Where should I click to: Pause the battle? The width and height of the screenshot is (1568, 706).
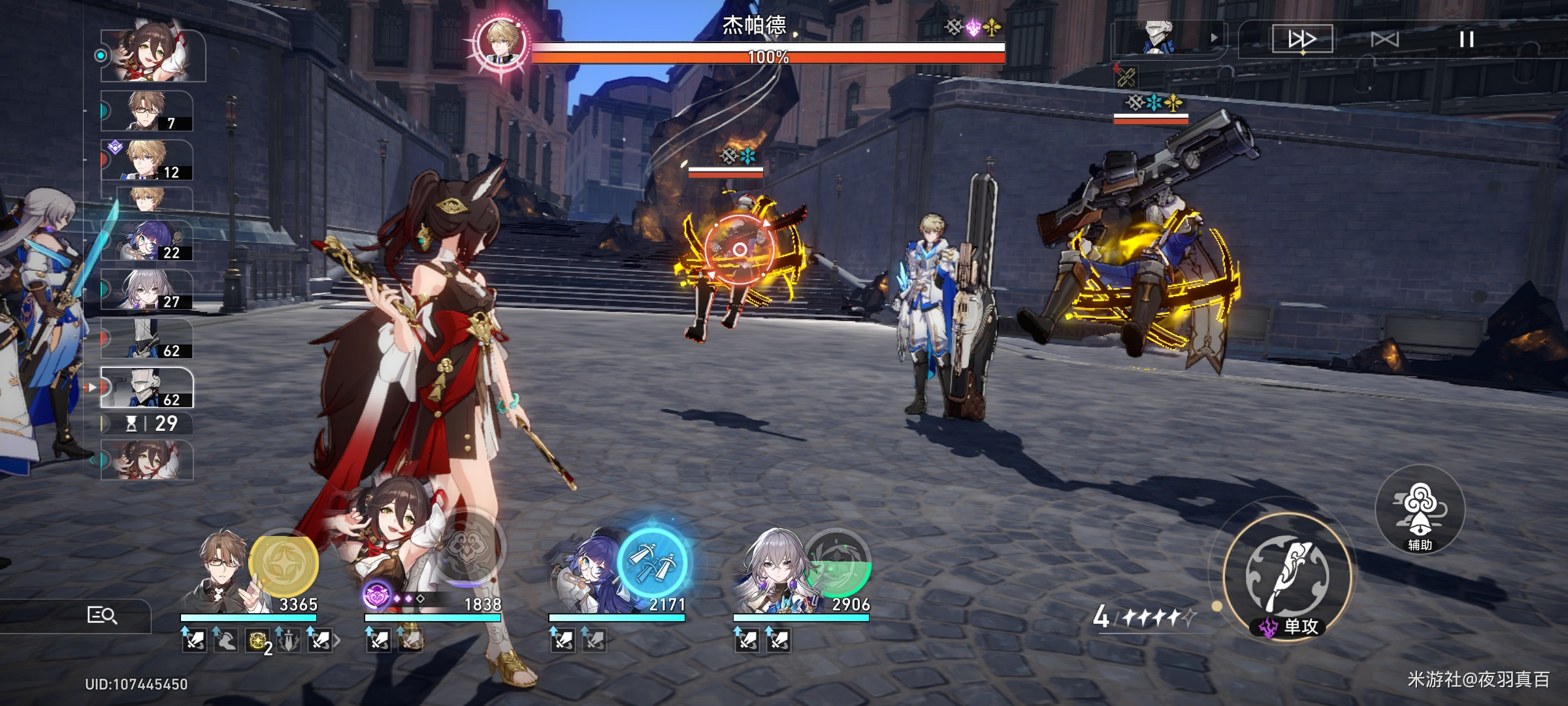coord(1466,39)
